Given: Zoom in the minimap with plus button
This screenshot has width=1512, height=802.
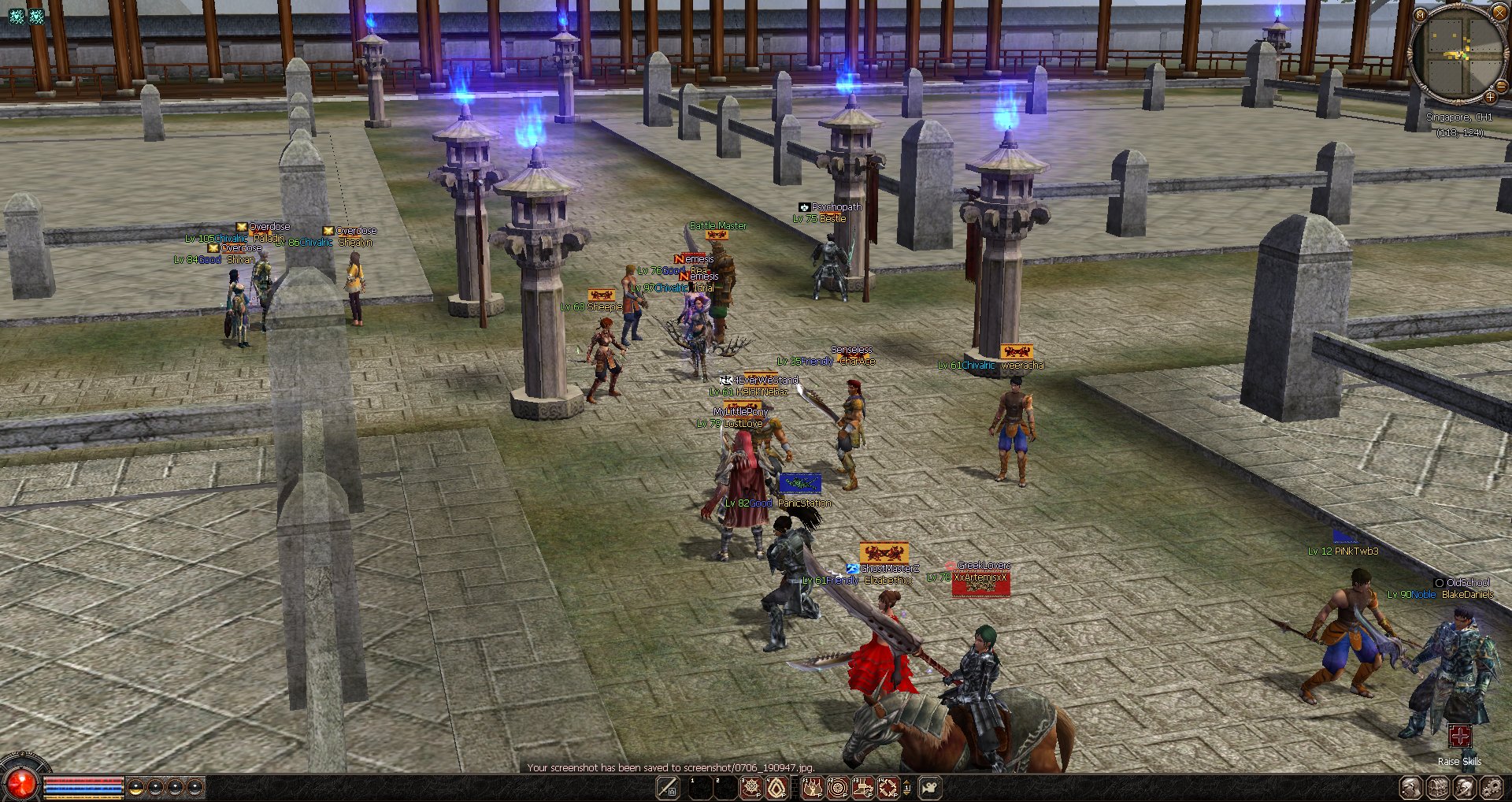Looking at the screenshot, I should (1490, 97).
